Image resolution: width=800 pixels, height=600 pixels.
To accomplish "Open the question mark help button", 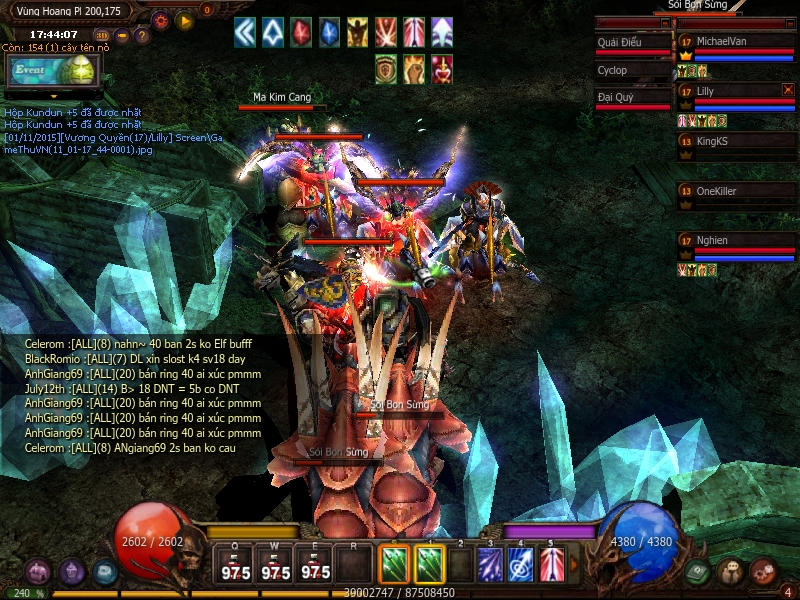I will click(142, 35).
